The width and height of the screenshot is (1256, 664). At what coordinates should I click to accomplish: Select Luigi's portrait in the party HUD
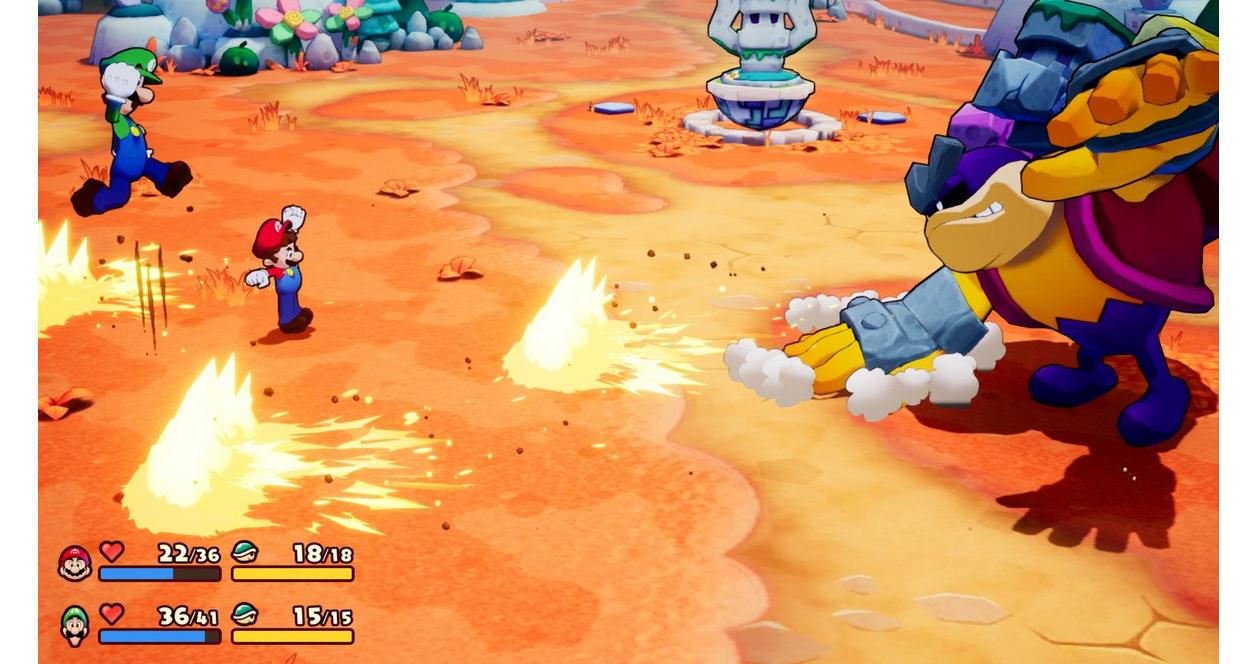(x=75, y=626)
